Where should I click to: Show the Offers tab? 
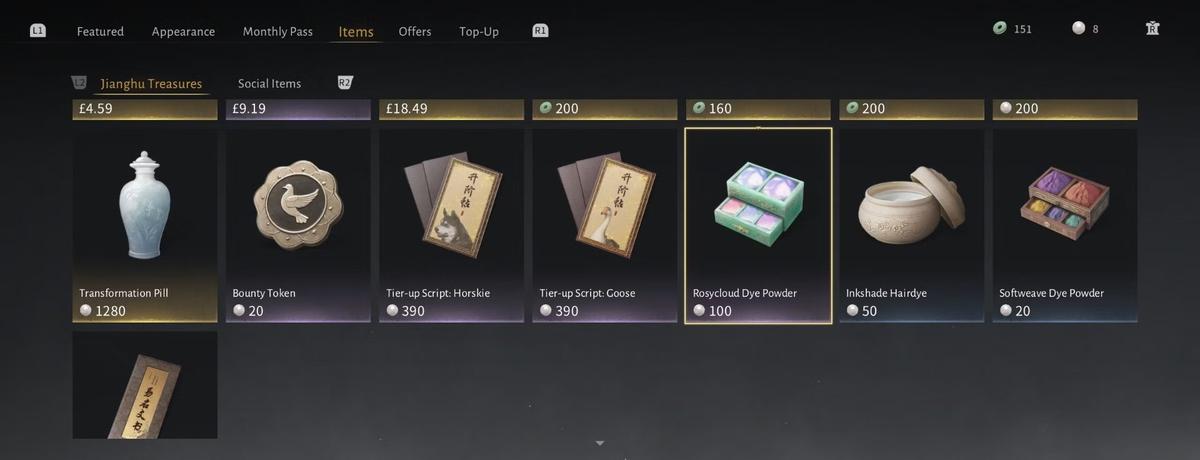point(415,31)
